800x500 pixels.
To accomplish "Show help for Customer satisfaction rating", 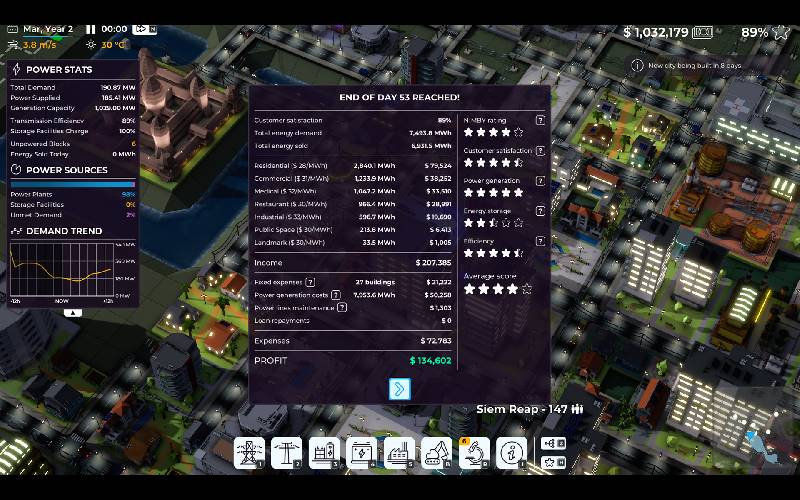I will point(541,151).
